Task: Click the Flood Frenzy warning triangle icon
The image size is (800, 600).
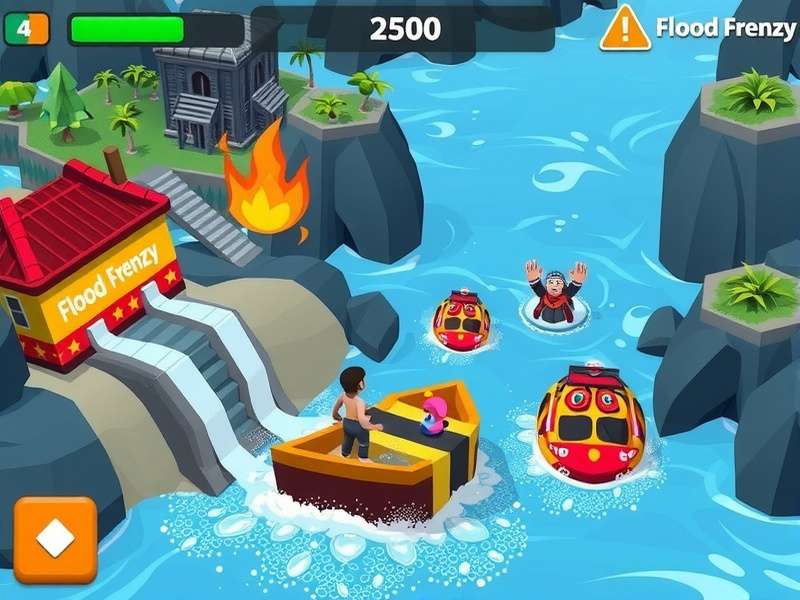Action: click(625, 28)
